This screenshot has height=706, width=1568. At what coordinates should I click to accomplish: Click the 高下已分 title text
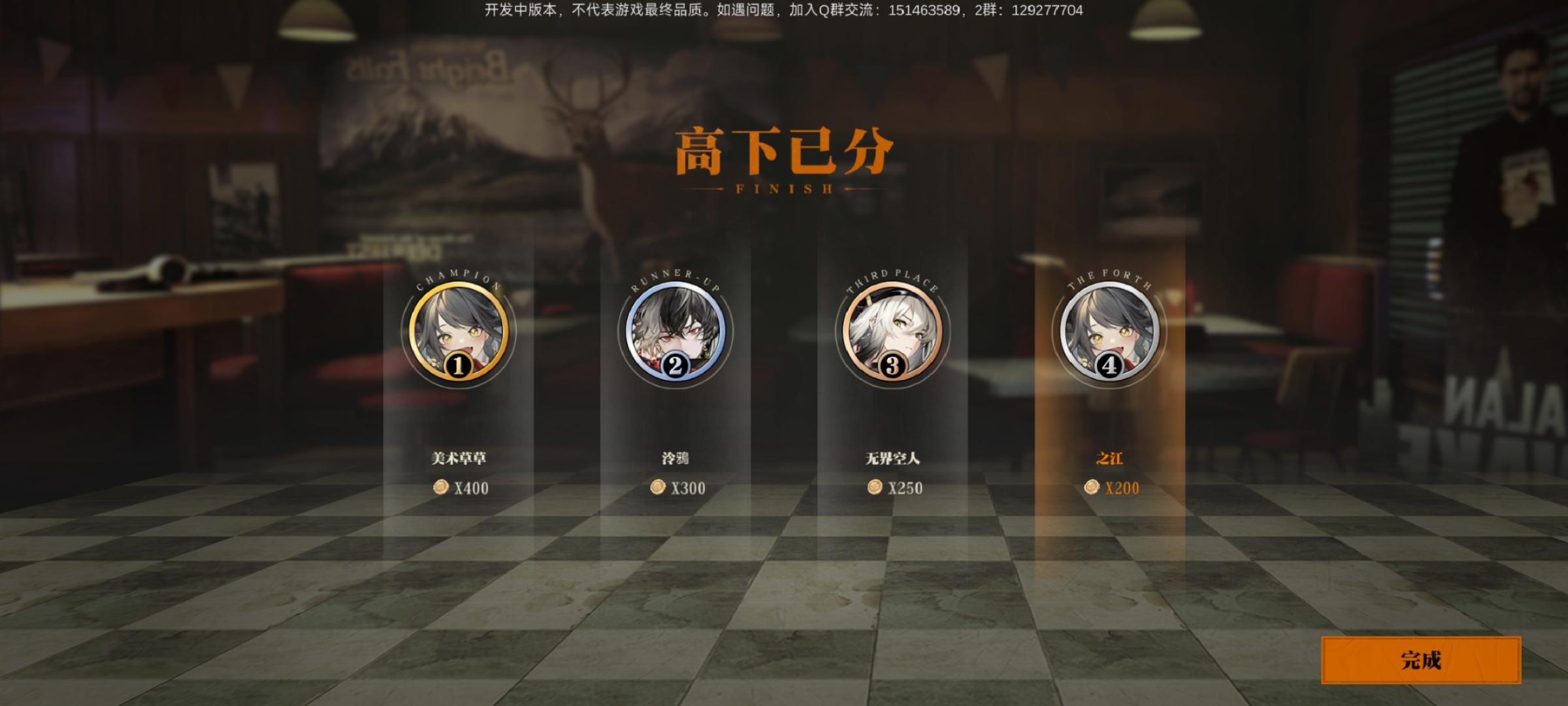click(784, 150)
